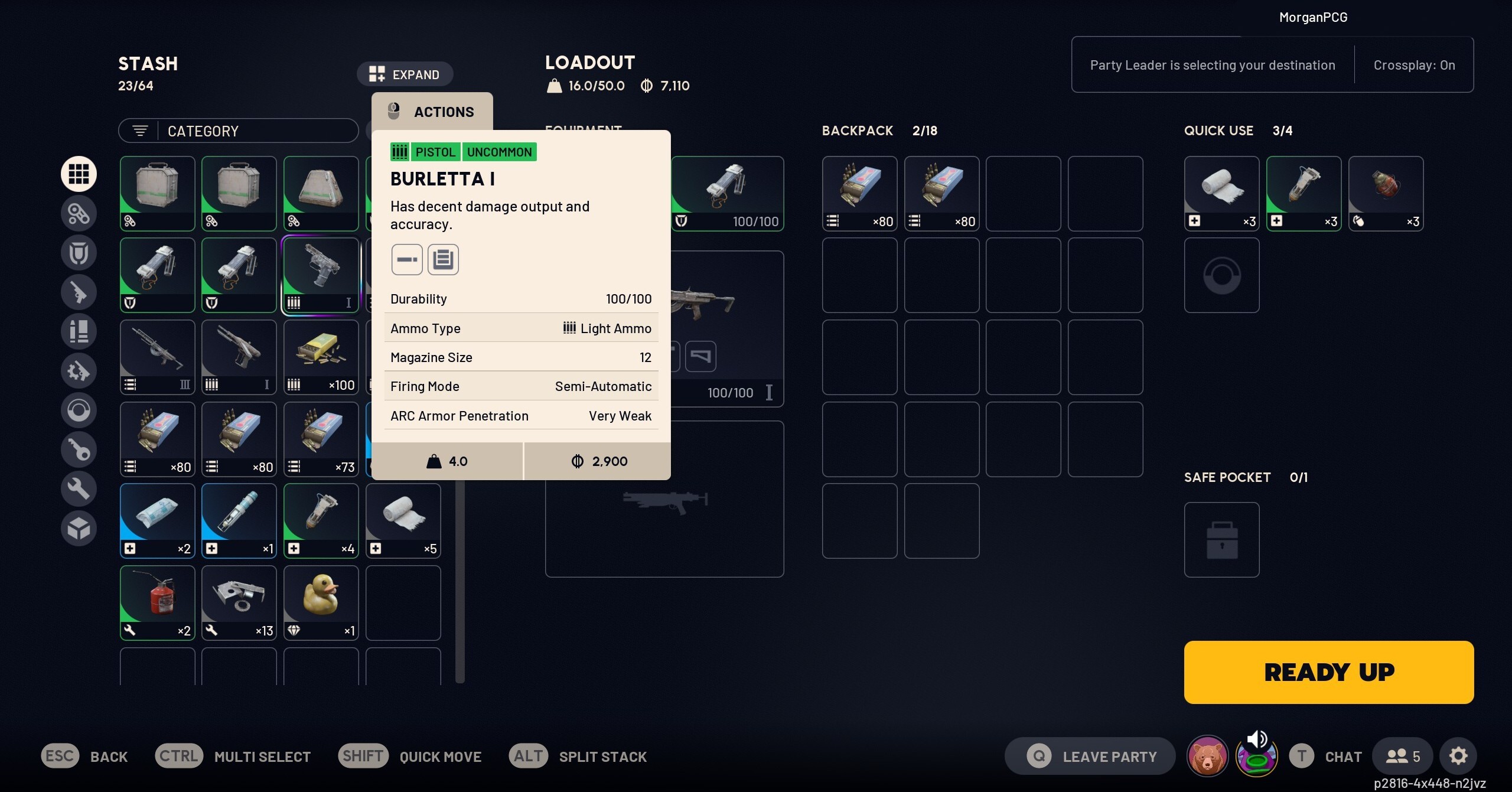Click the settings gear icon near chat
Viewport: 1512px width, 792px height.
1459,755
